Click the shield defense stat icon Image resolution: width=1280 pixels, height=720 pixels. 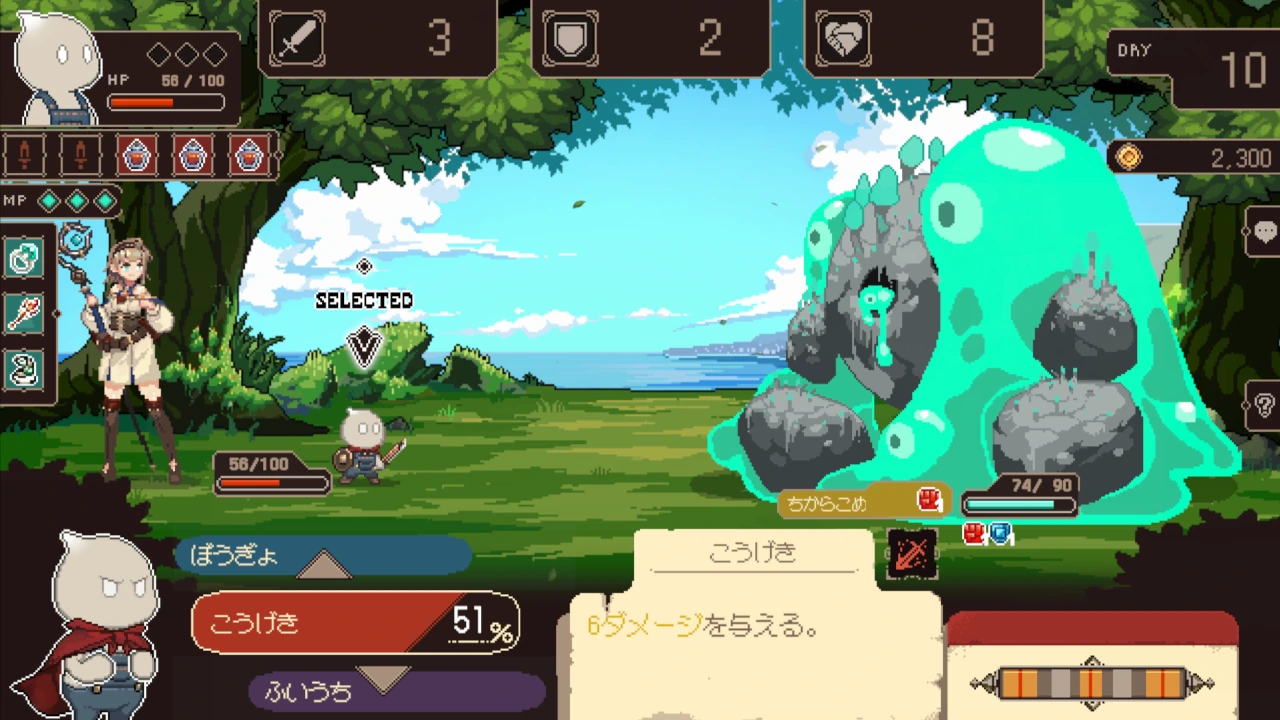(x=570, y=38)
